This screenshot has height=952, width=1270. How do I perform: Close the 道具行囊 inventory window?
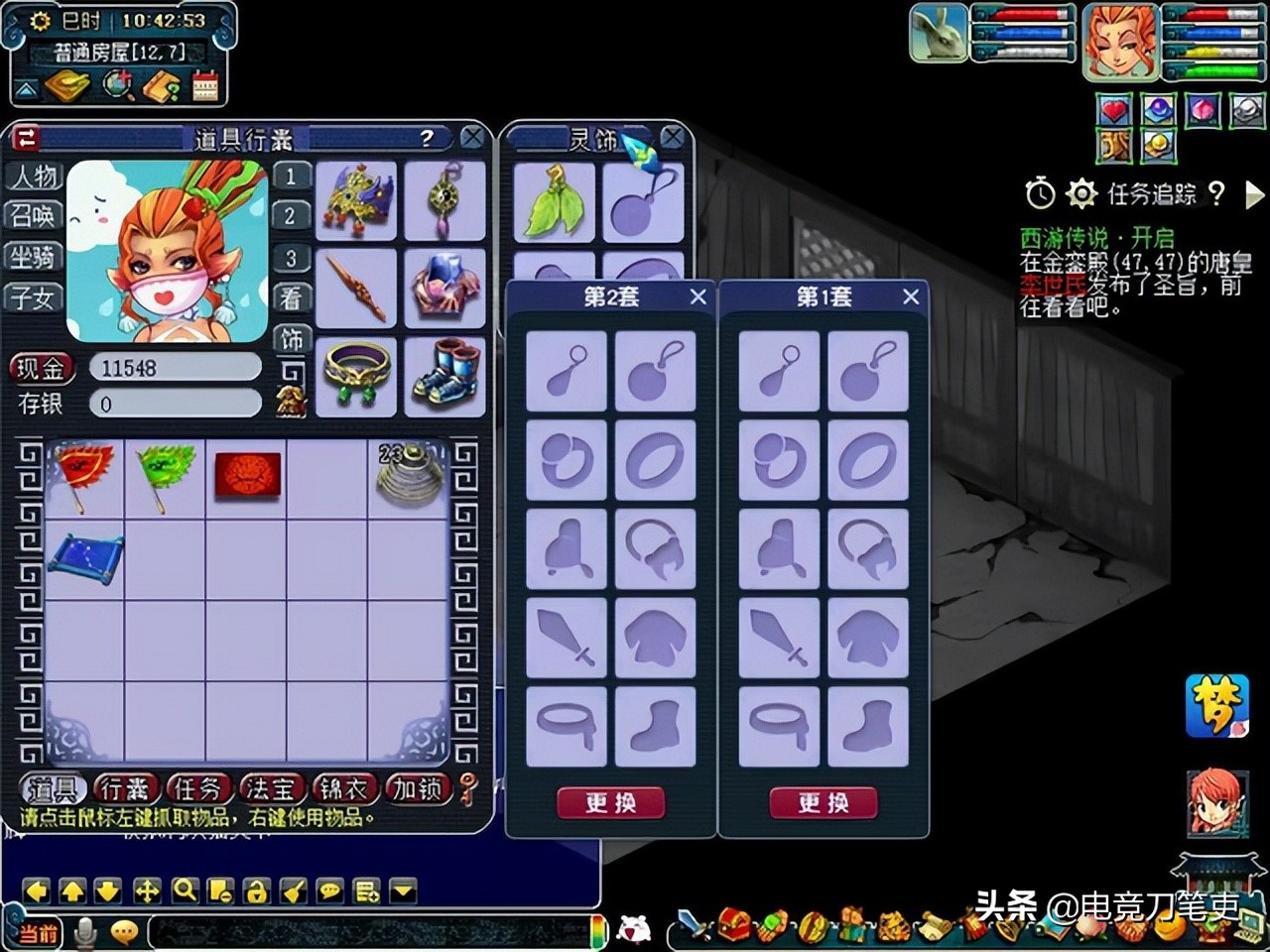(x=472, y=138)
